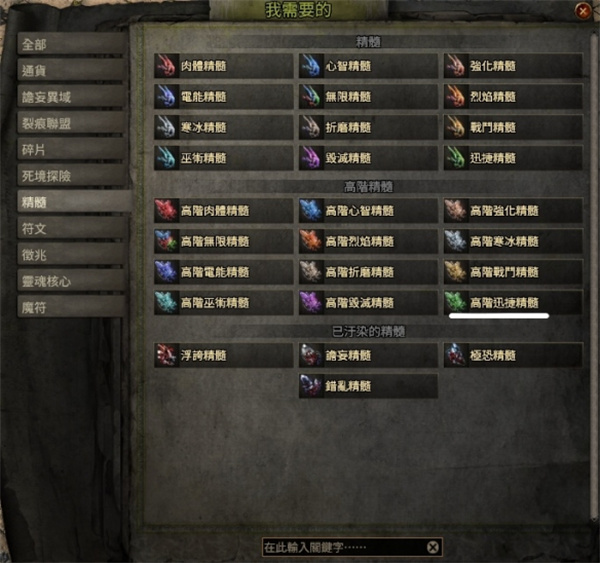Show the 靈魂核心 category
600x563 pixels.
[x=71, y=281]
